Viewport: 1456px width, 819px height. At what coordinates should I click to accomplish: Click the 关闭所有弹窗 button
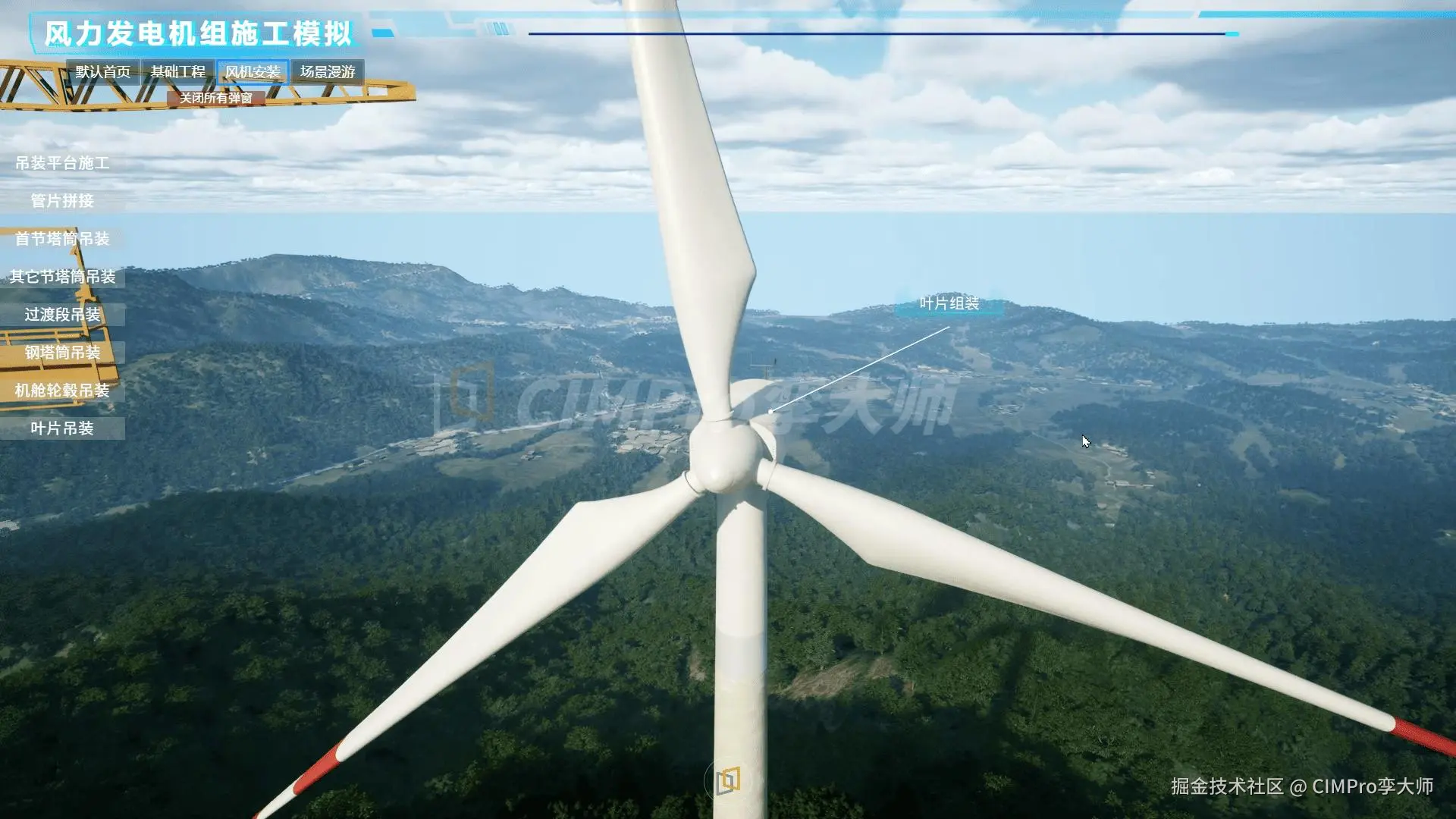216,98
